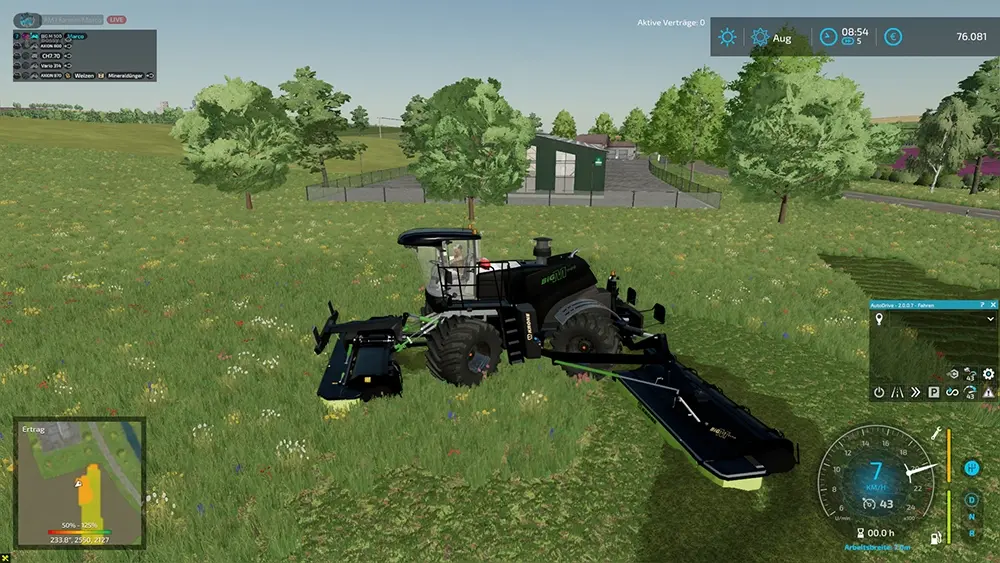Select the AXION 800 vehicle row

(x=50, y=46)
